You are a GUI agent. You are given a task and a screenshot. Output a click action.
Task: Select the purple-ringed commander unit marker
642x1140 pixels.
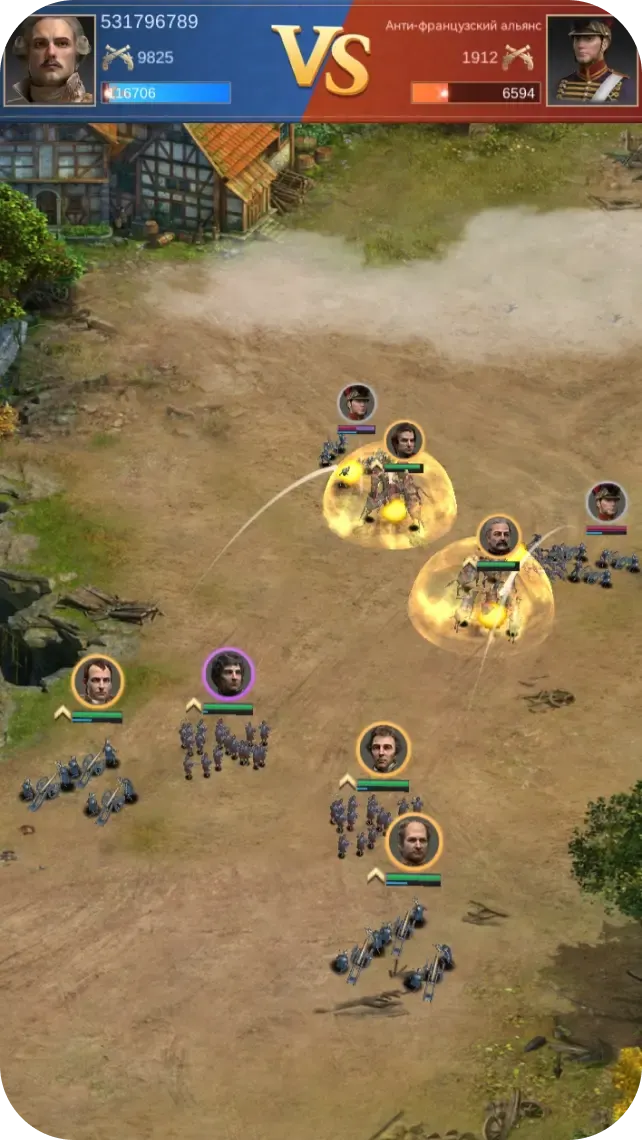tap(228, 674)
